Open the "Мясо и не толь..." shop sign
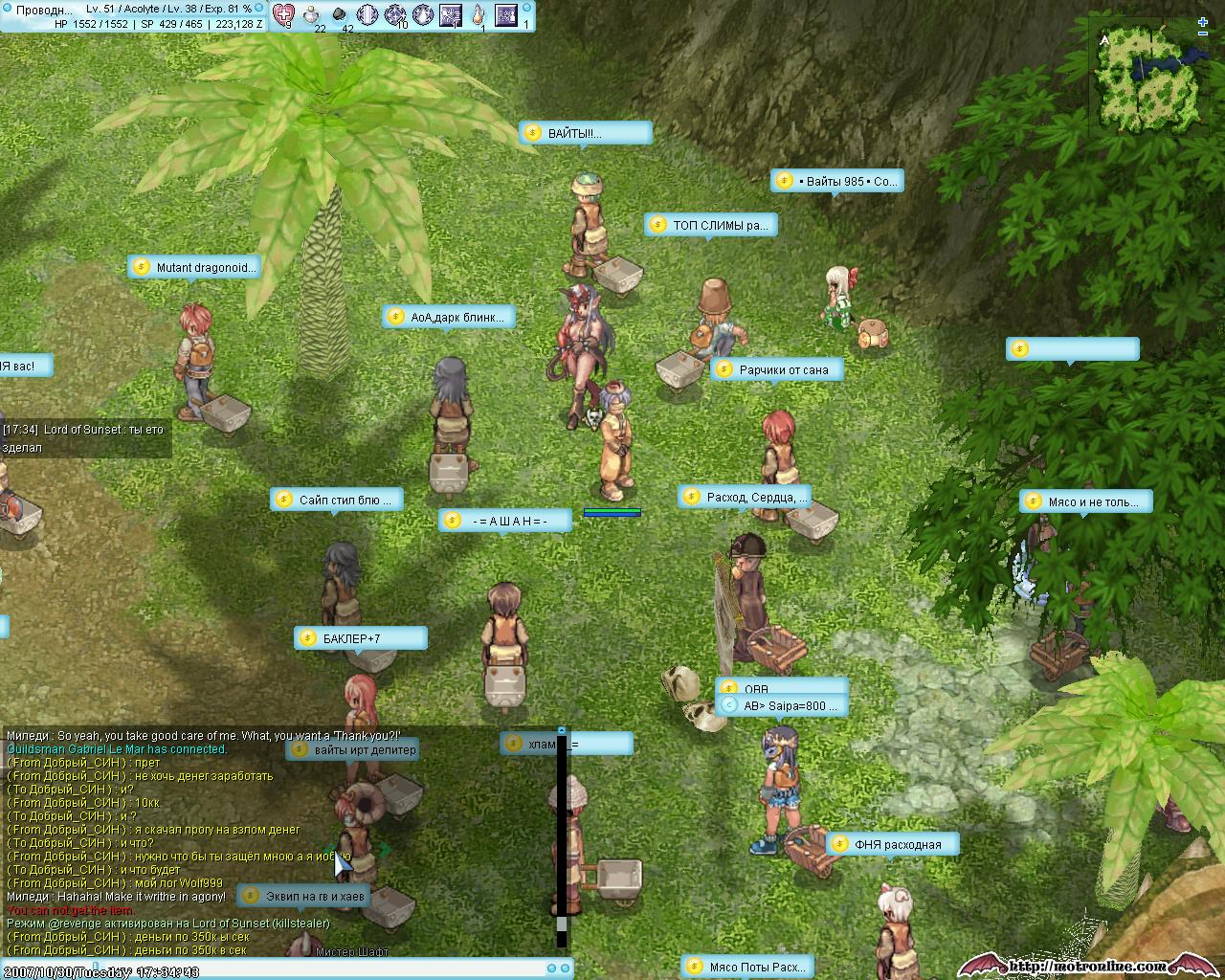 pos(1085,501)
